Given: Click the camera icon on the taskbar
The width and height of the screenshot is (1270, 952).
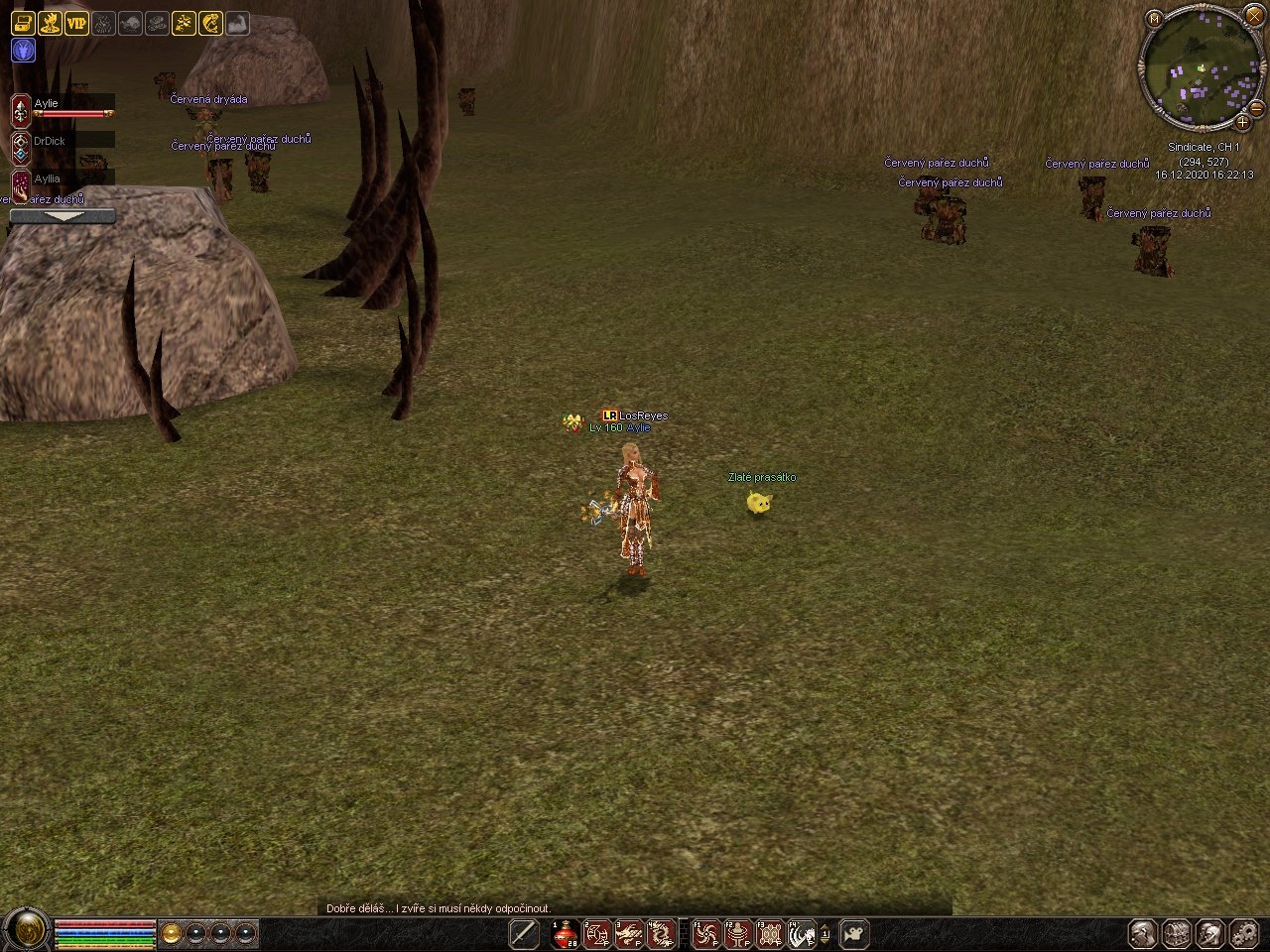Looking at the screenshot, I should (x=854, y=933).
